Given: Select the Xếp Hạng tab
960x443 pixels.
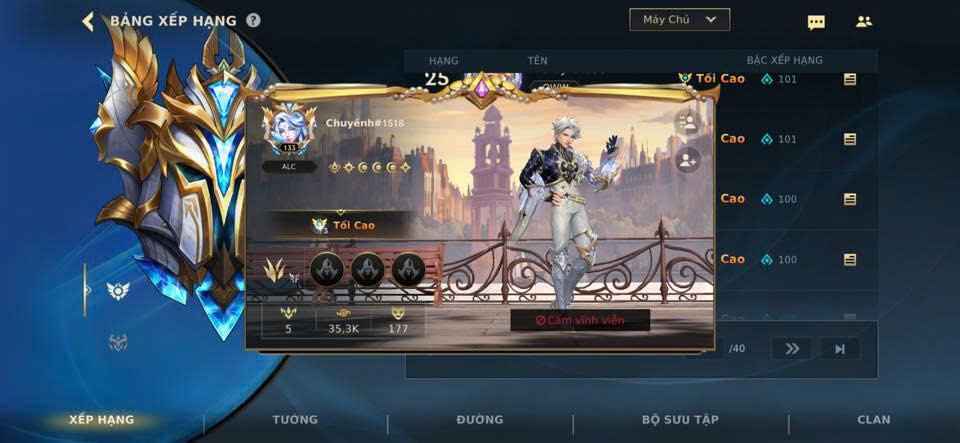Looking at the screenshot, I should 101,420.
